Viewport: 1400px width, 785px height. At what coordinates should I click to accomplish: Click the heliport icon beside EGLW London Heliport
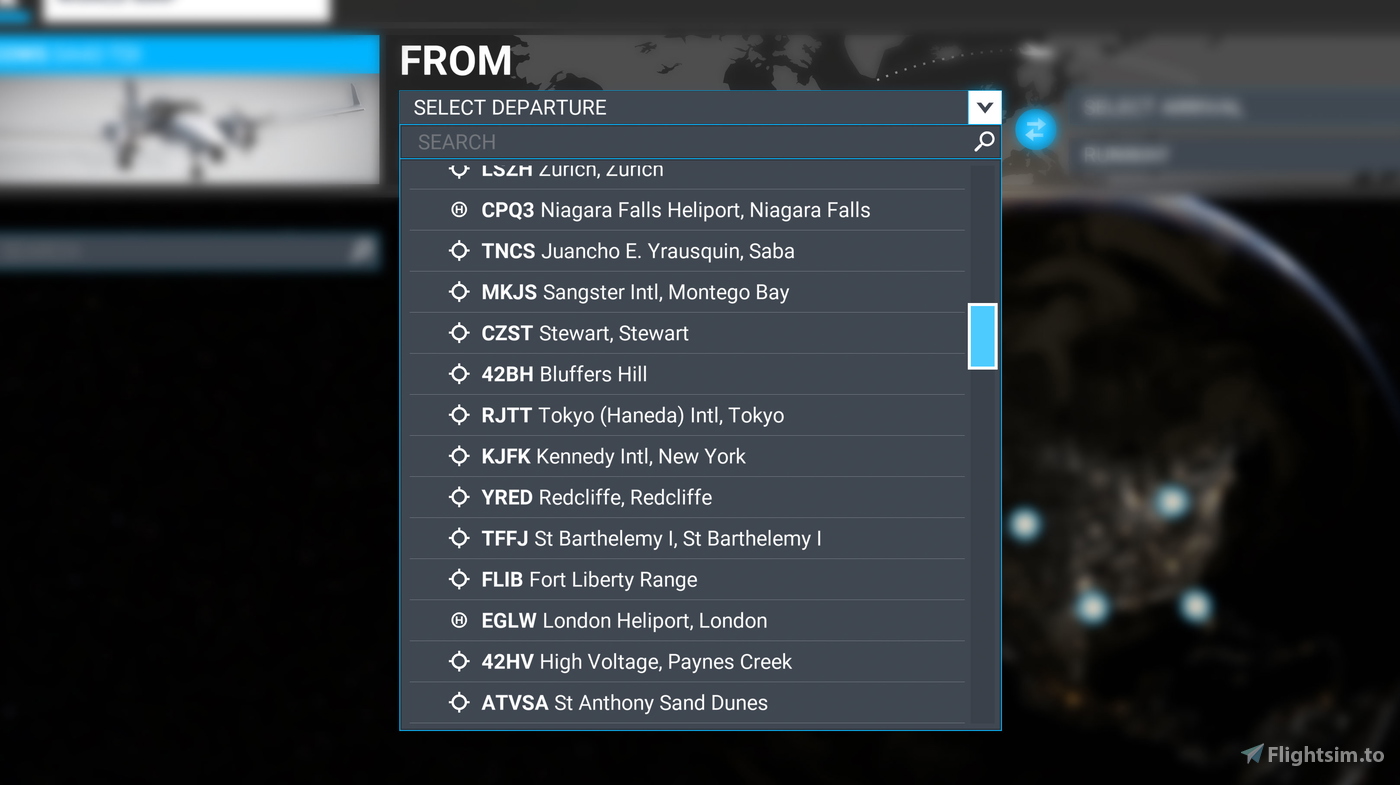459,620
